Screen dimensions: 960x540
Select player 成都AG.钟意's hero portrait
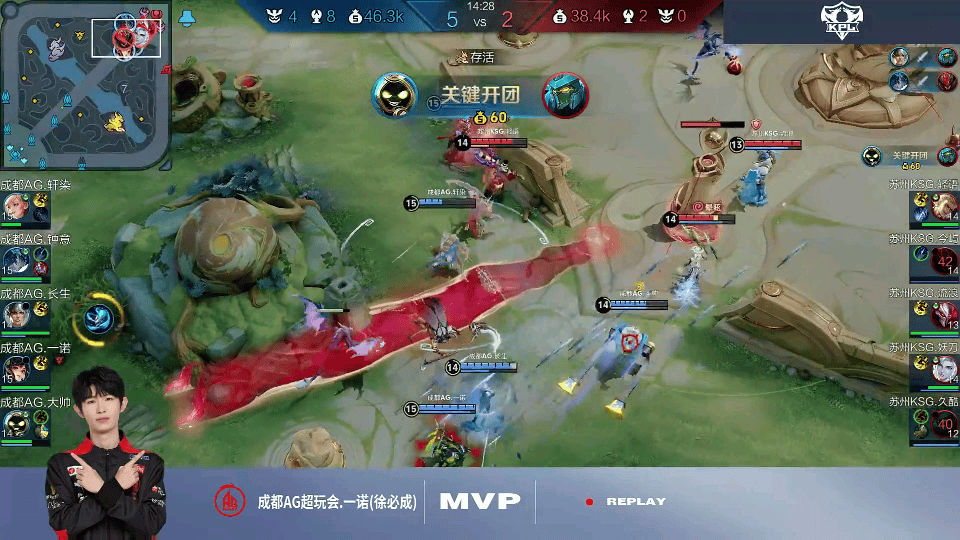click(14, 260)
